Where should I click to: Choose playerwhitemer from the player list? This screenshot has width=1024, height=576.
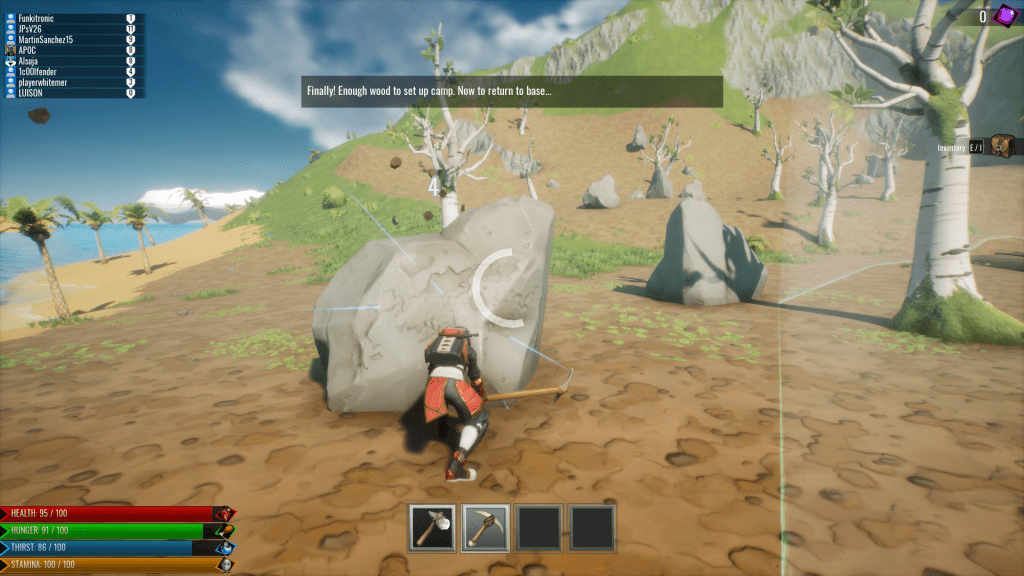70,82
